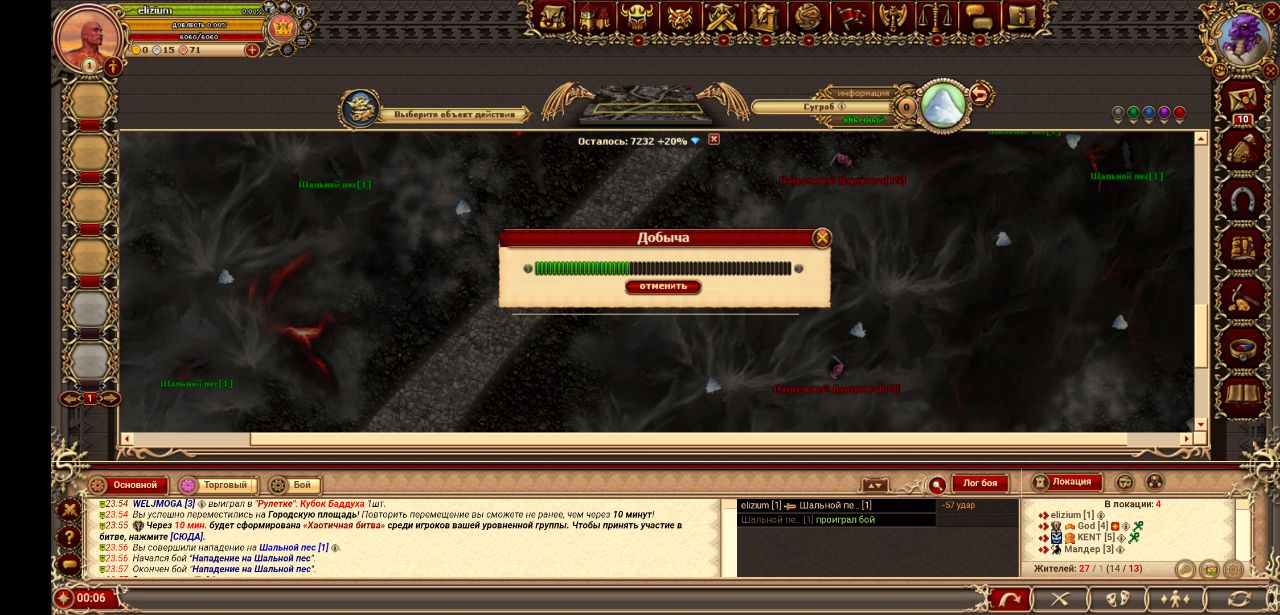Close the Осталось resource counter

tap(714, 139)
